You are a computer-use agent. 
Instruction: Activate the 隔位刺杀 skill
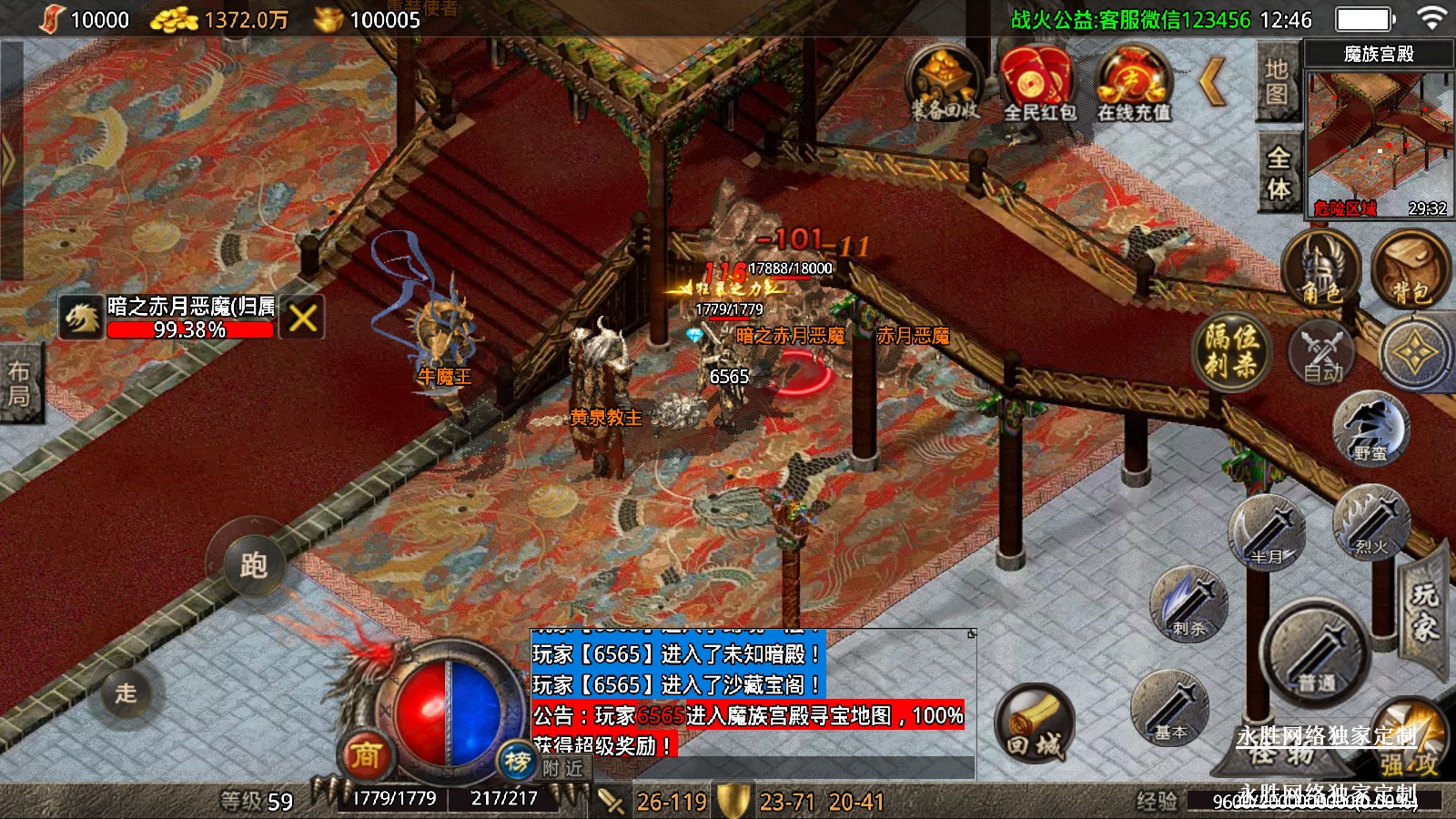pyautogui.click(x=1232, y=351)
